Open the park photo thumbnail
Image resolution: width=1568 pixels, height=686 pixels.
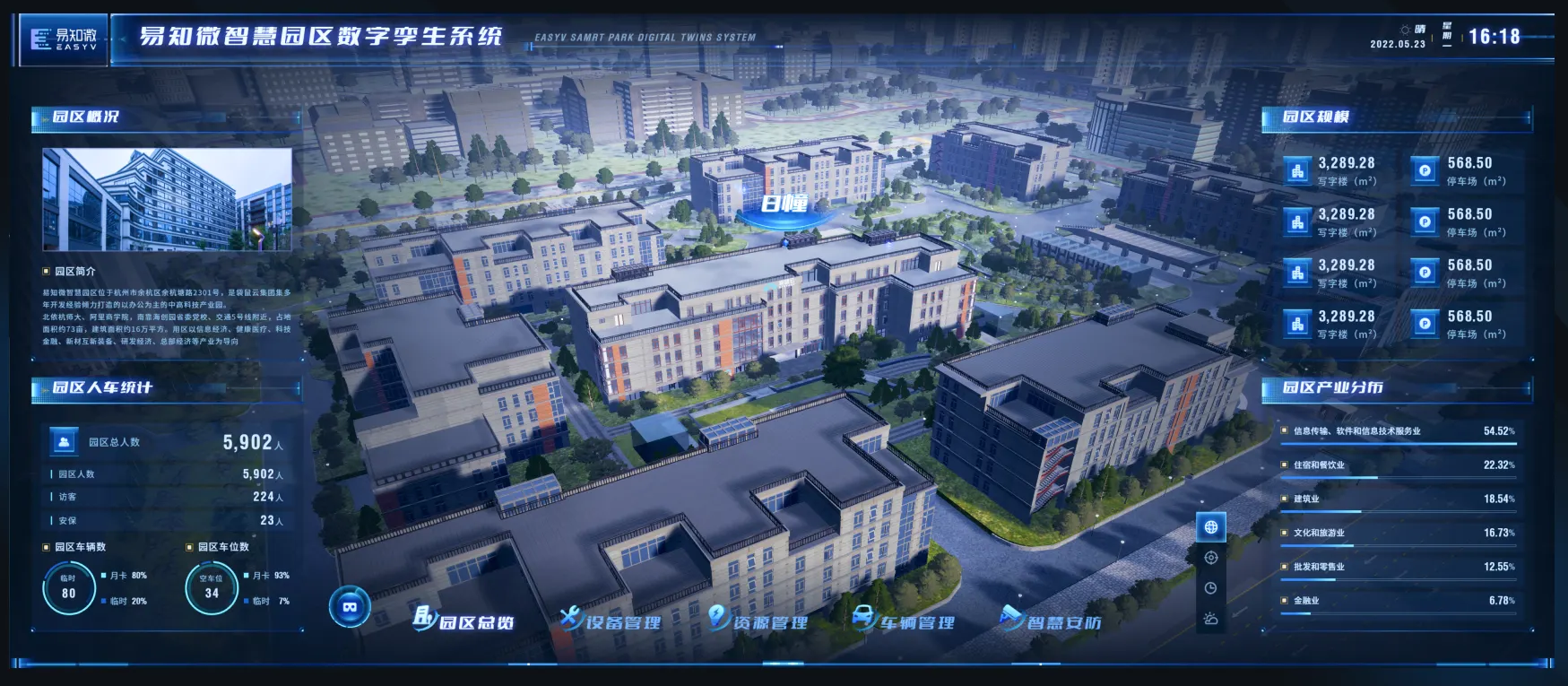pyautogui.click(x=167, y=199)
